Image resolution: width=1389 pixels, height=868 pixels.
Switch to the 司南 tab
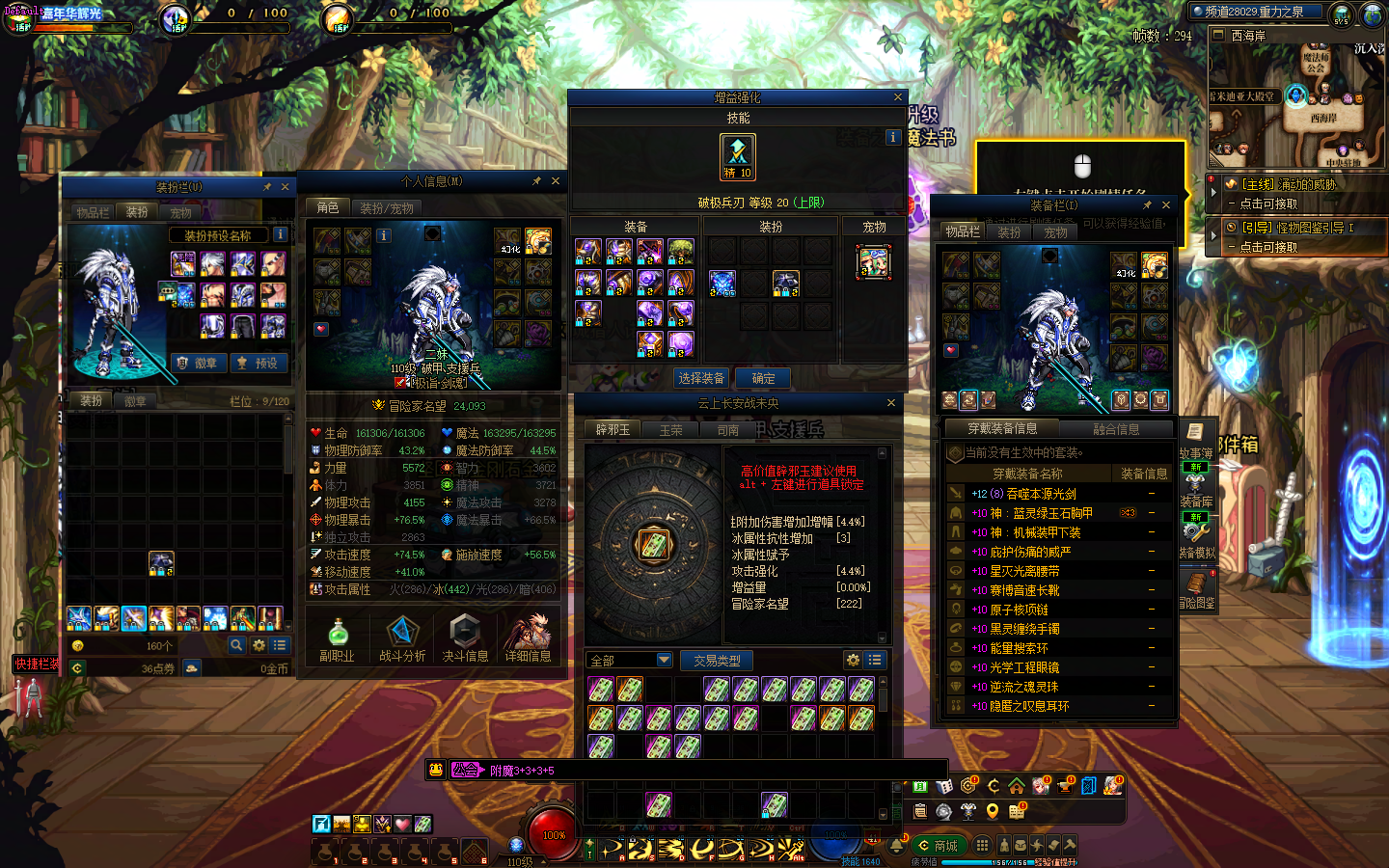click(x=728, y=430)
